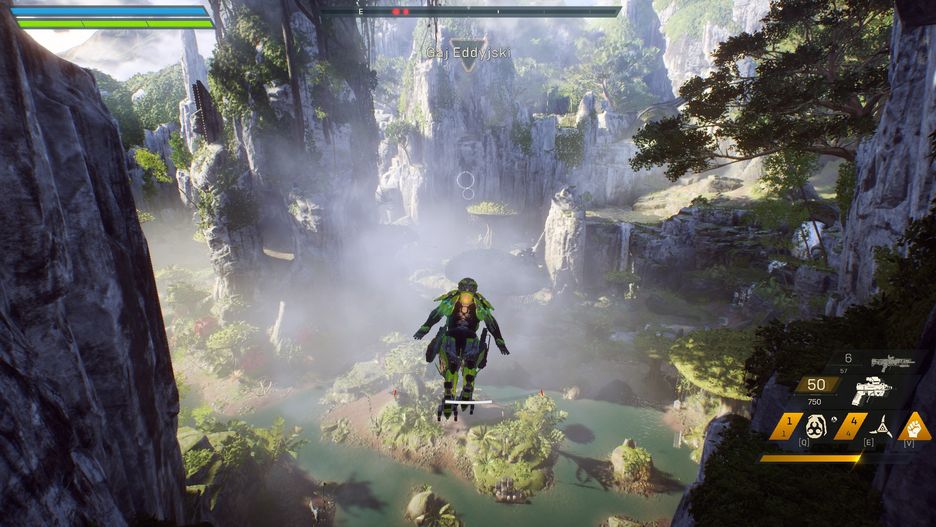Click the compass bar at the top

click(x=472, y=11)
